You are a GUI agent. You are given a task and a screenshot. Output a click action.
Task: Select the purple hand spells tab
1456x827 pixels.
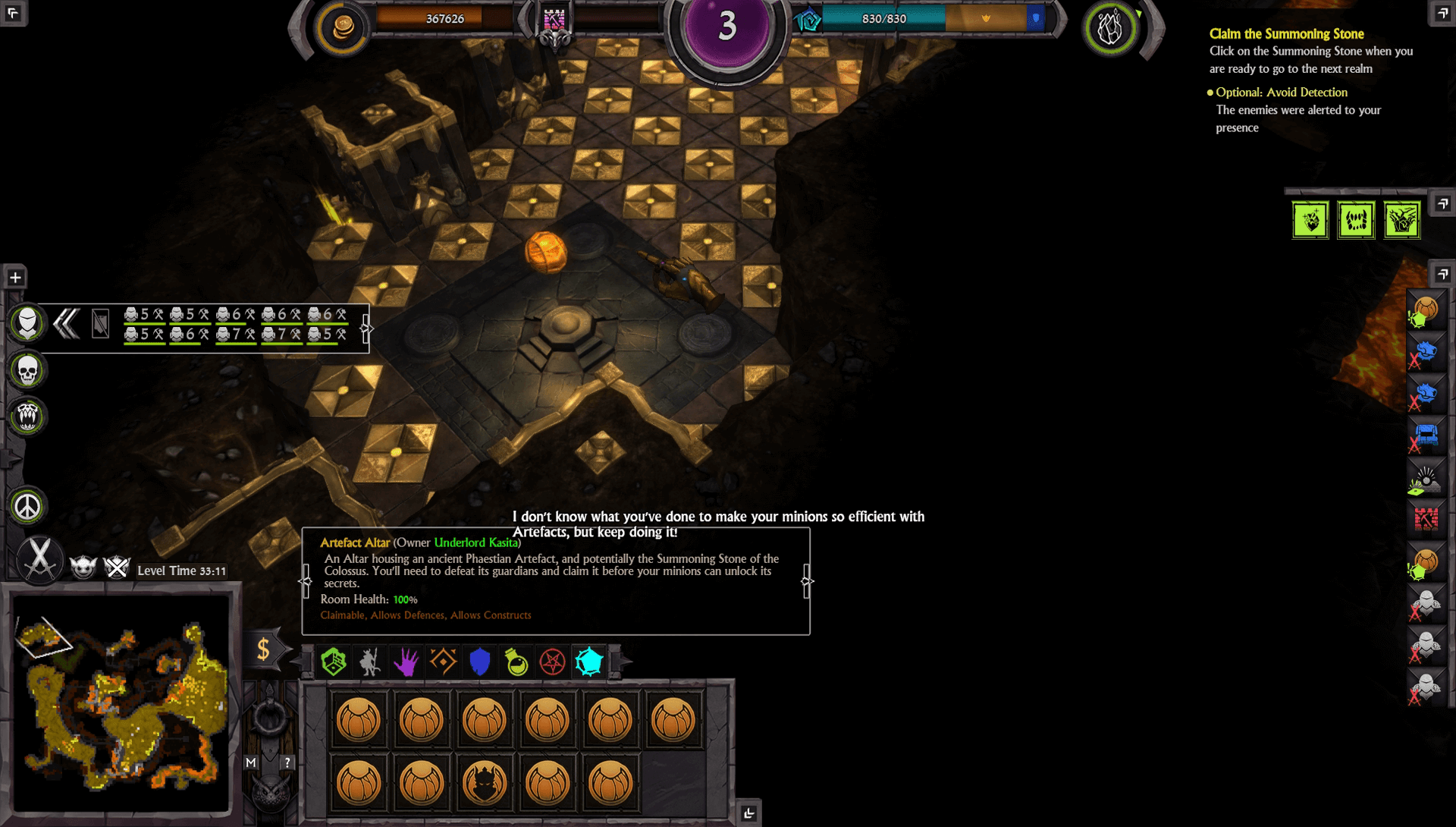point(406,662)
